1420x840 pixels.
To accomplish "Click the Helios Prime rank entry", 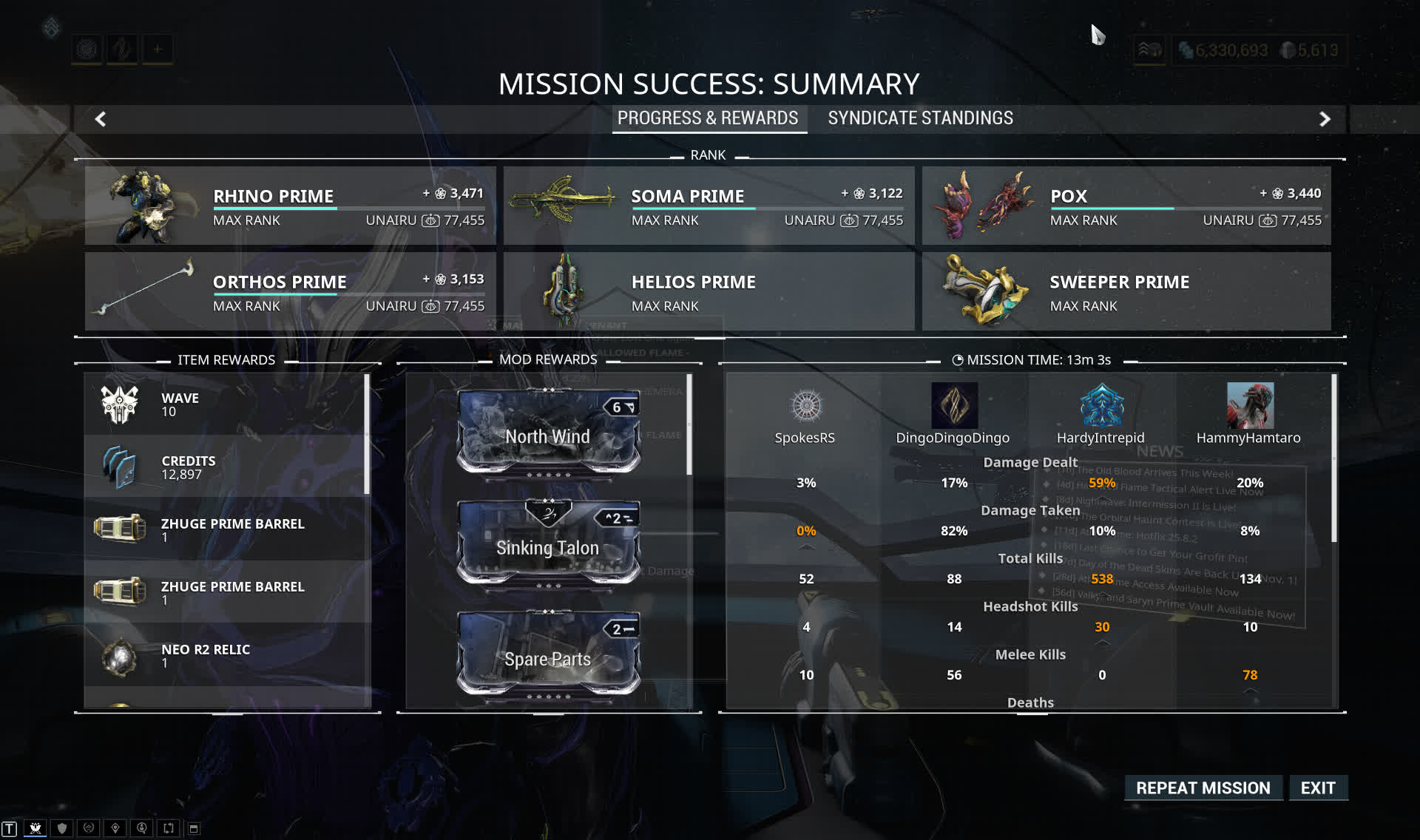I will [x=709, y=291].
